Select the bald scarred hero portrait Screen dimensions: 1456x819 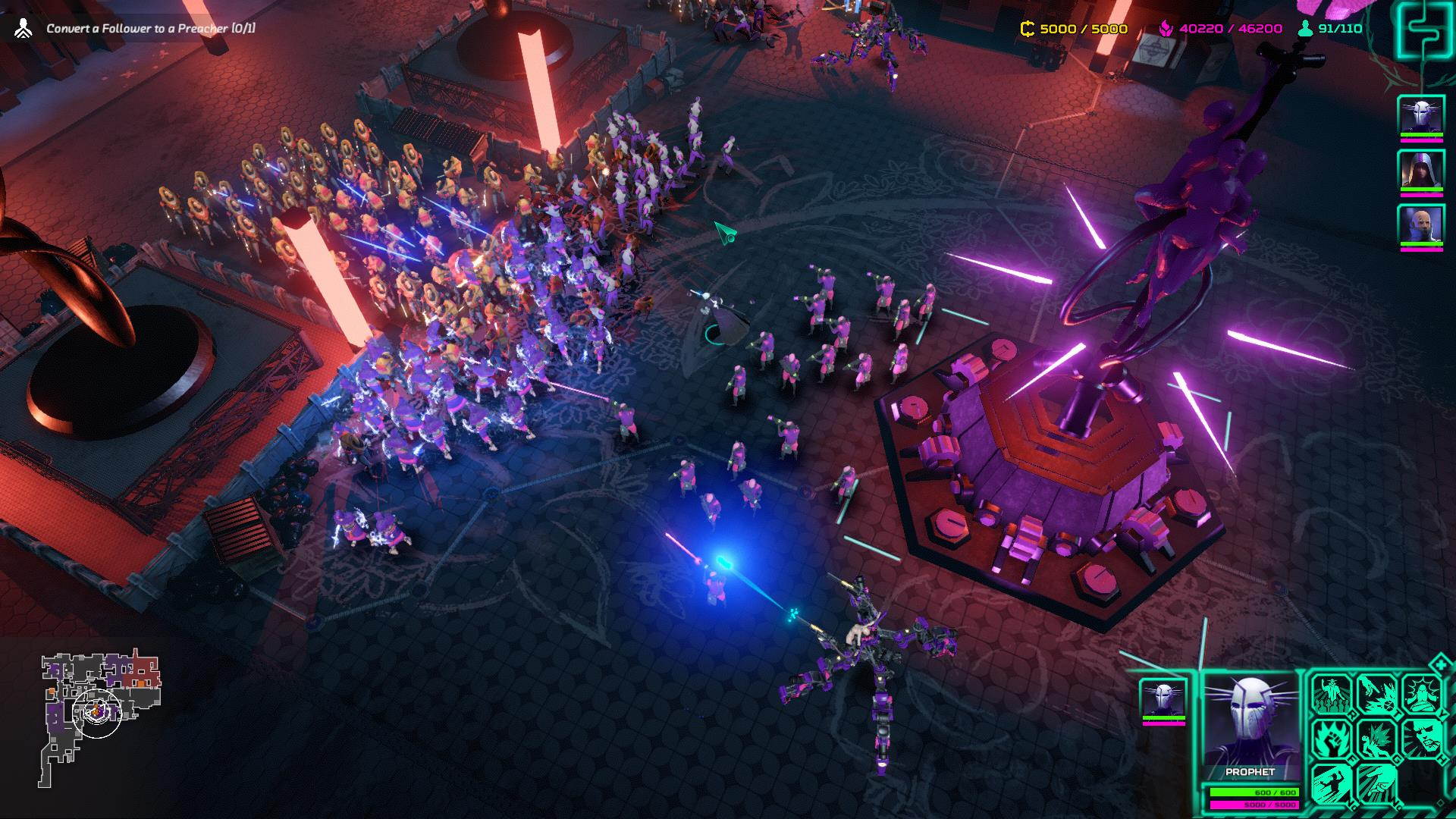[x=1420, y=224]
